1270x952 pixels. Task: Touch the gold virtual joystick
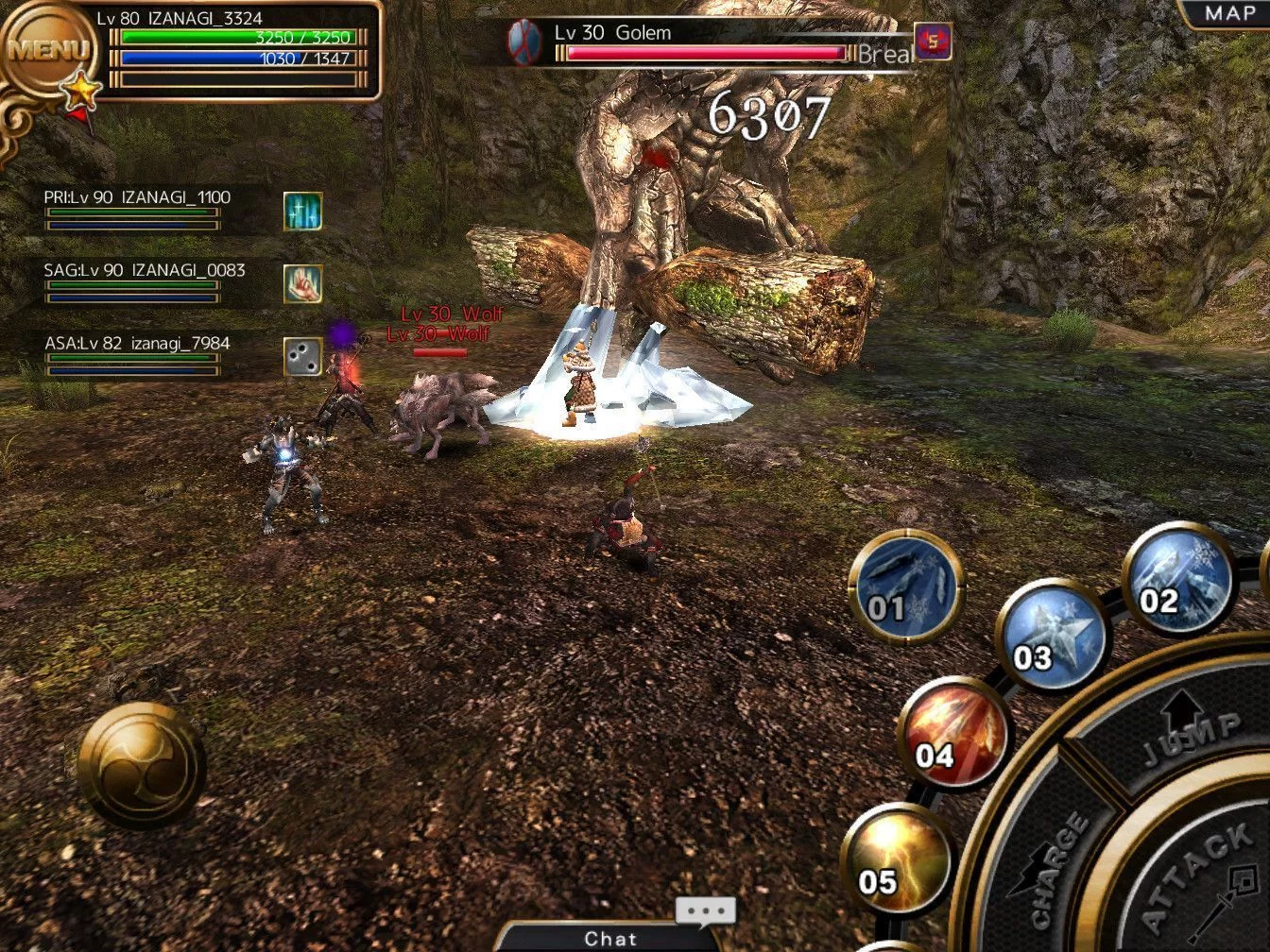pos(142,765)
